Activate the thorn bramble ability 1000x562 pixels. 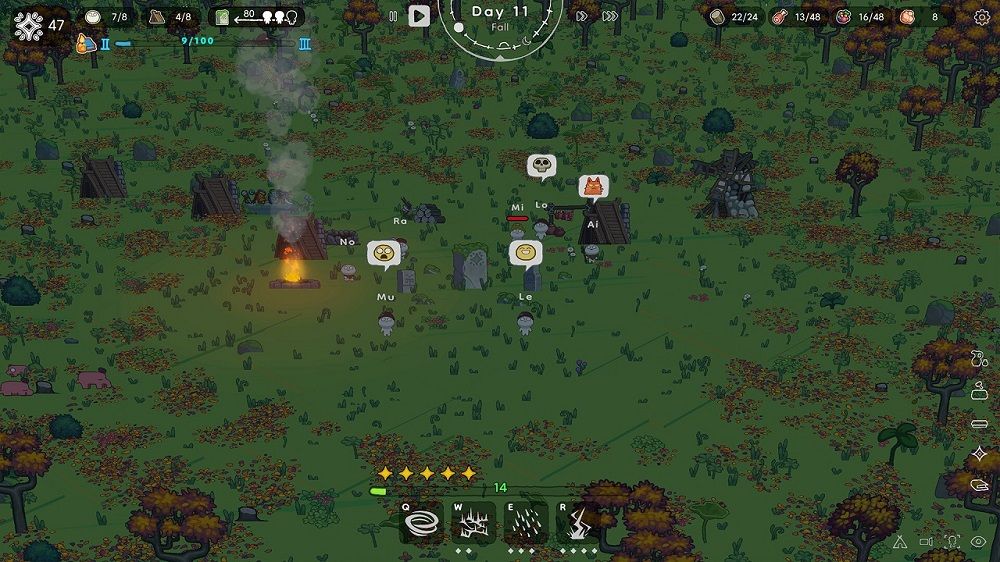[x=473, y=523]
